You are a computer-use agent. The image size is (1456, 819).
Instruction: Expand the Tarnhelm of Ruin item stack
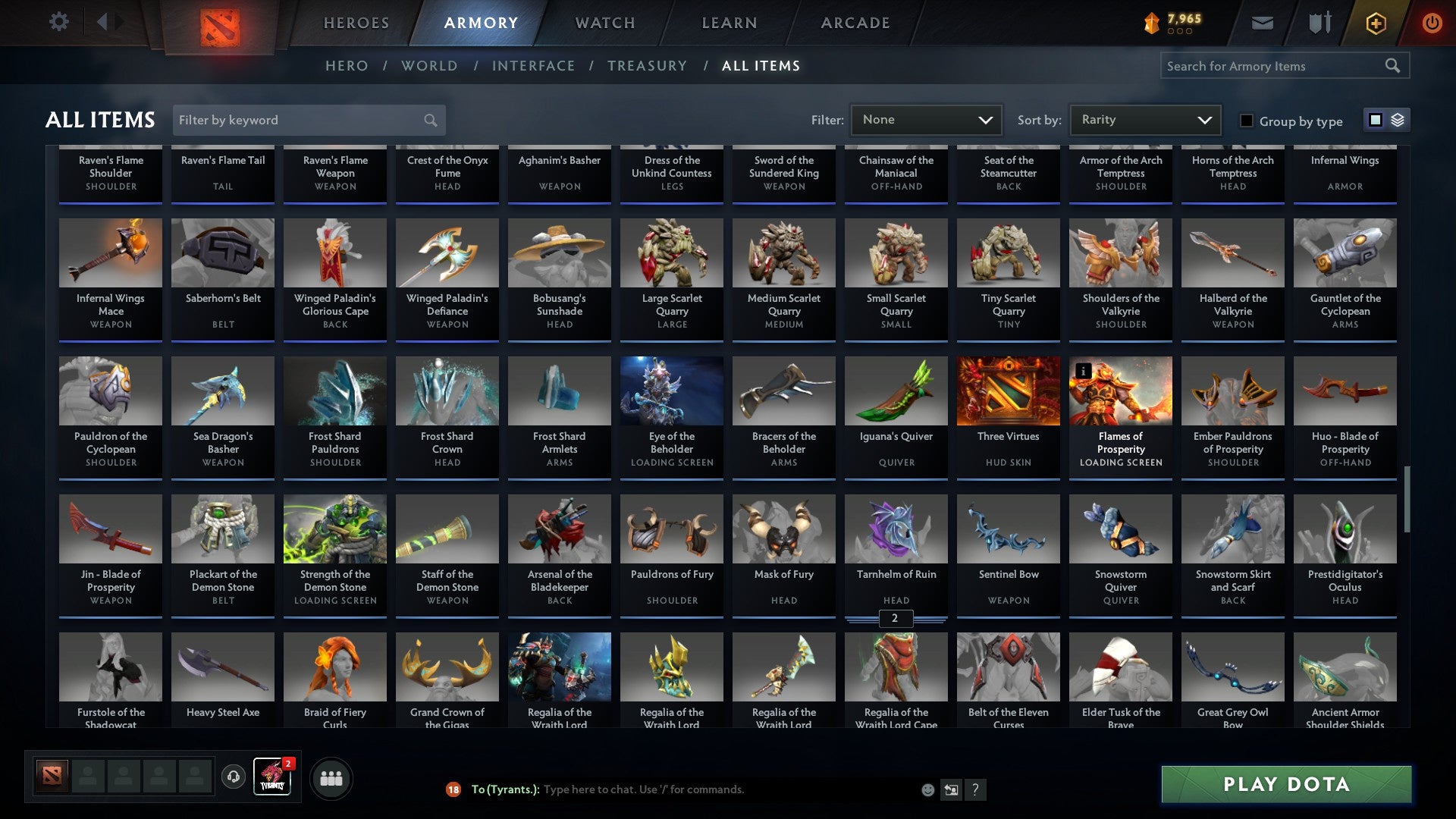895,619
